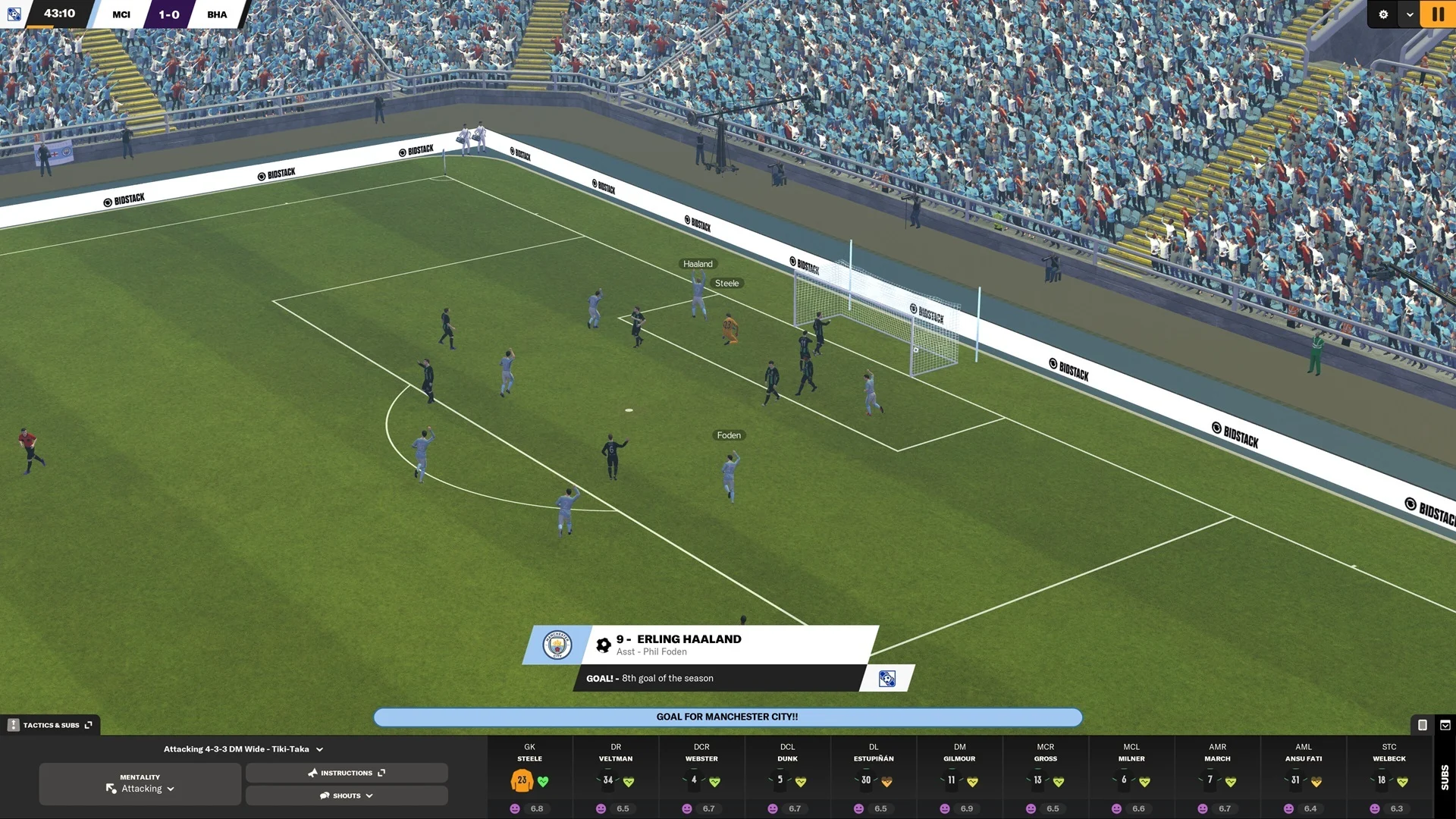1456x819 pixels.
Task: Click the pause match button
Action: [1438, 14]
